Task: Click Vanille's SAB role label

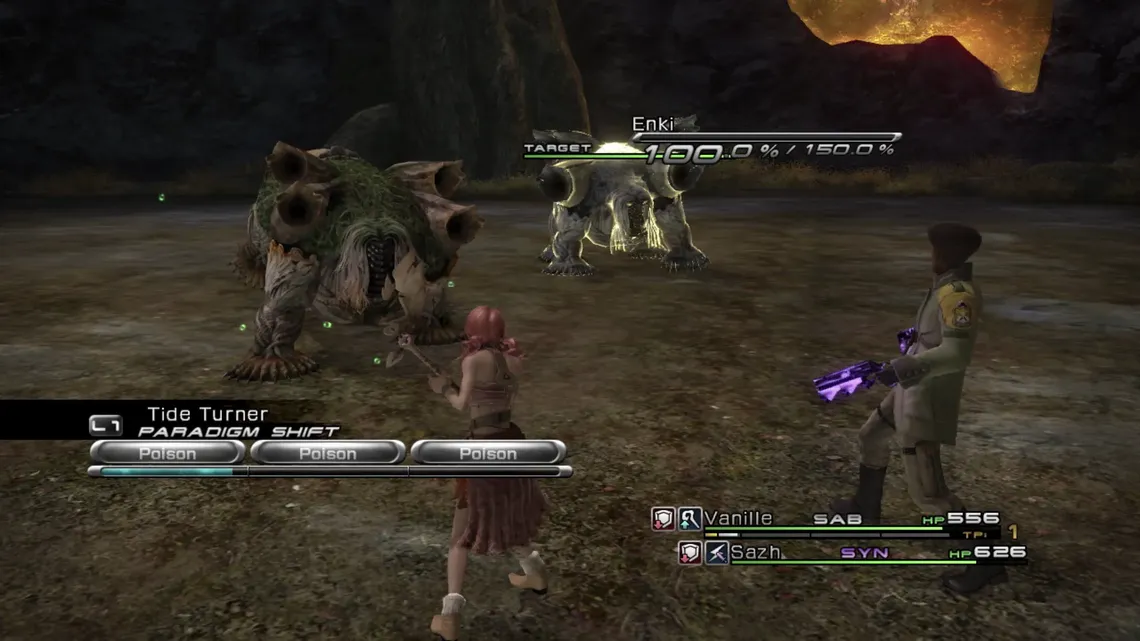Action: (837, 519)
